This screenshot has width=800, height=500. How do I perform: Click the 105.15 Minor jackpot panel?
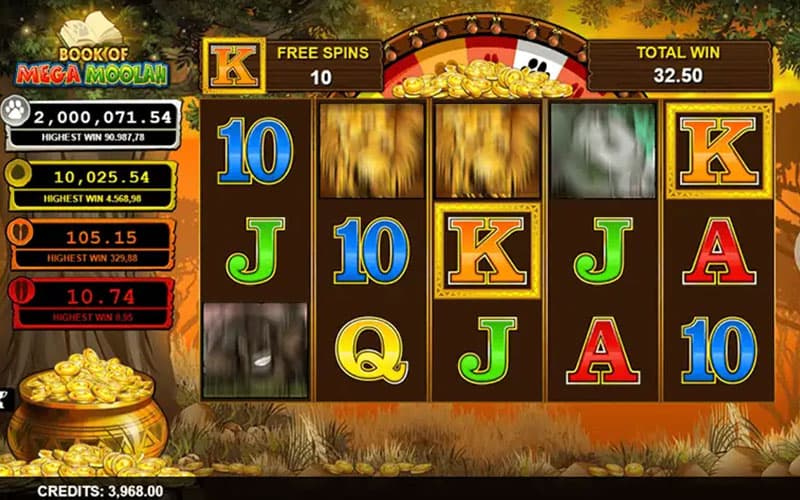[90, 243]
